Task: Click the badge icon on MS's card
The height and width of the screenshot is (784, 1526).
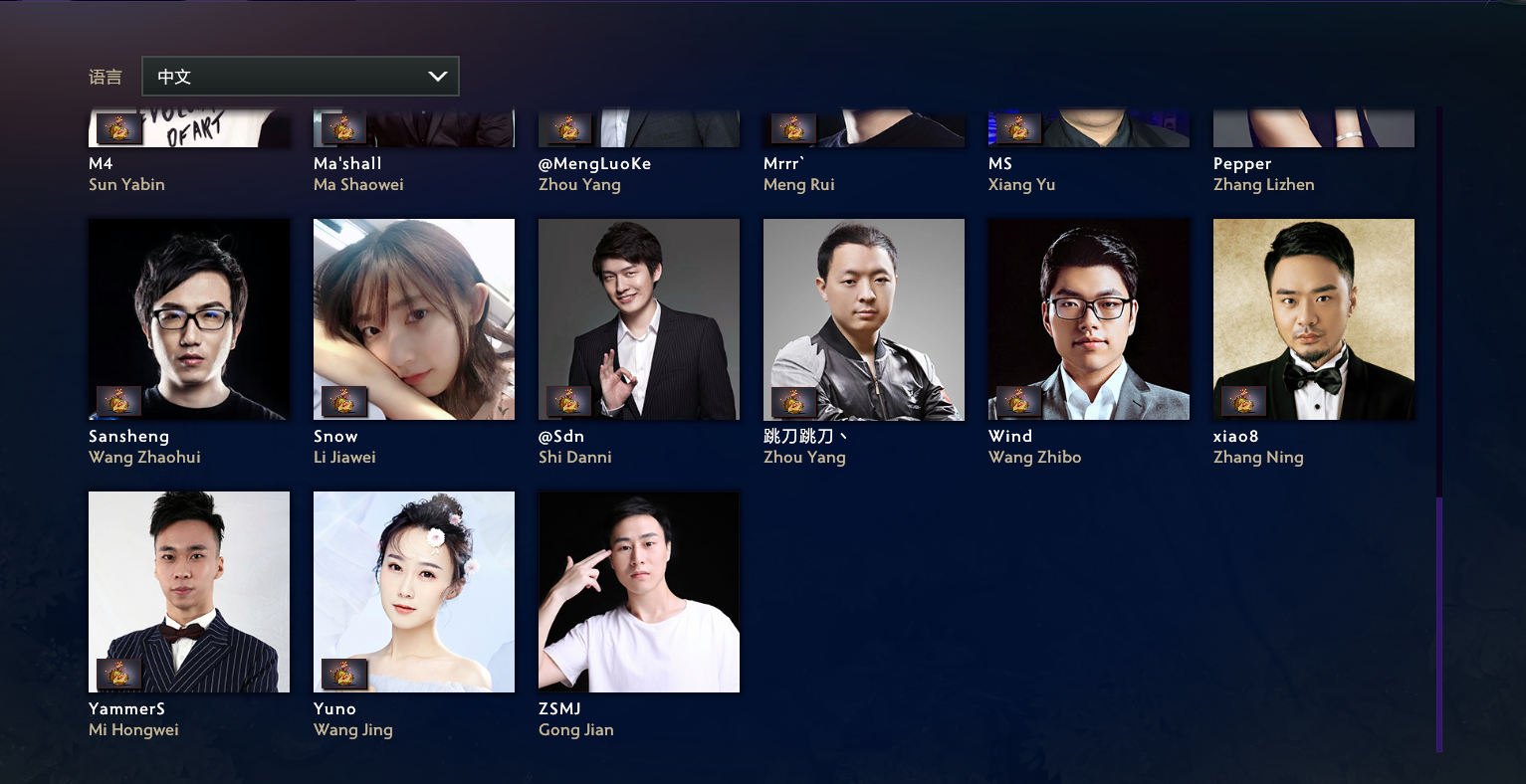Action: 1019,127
